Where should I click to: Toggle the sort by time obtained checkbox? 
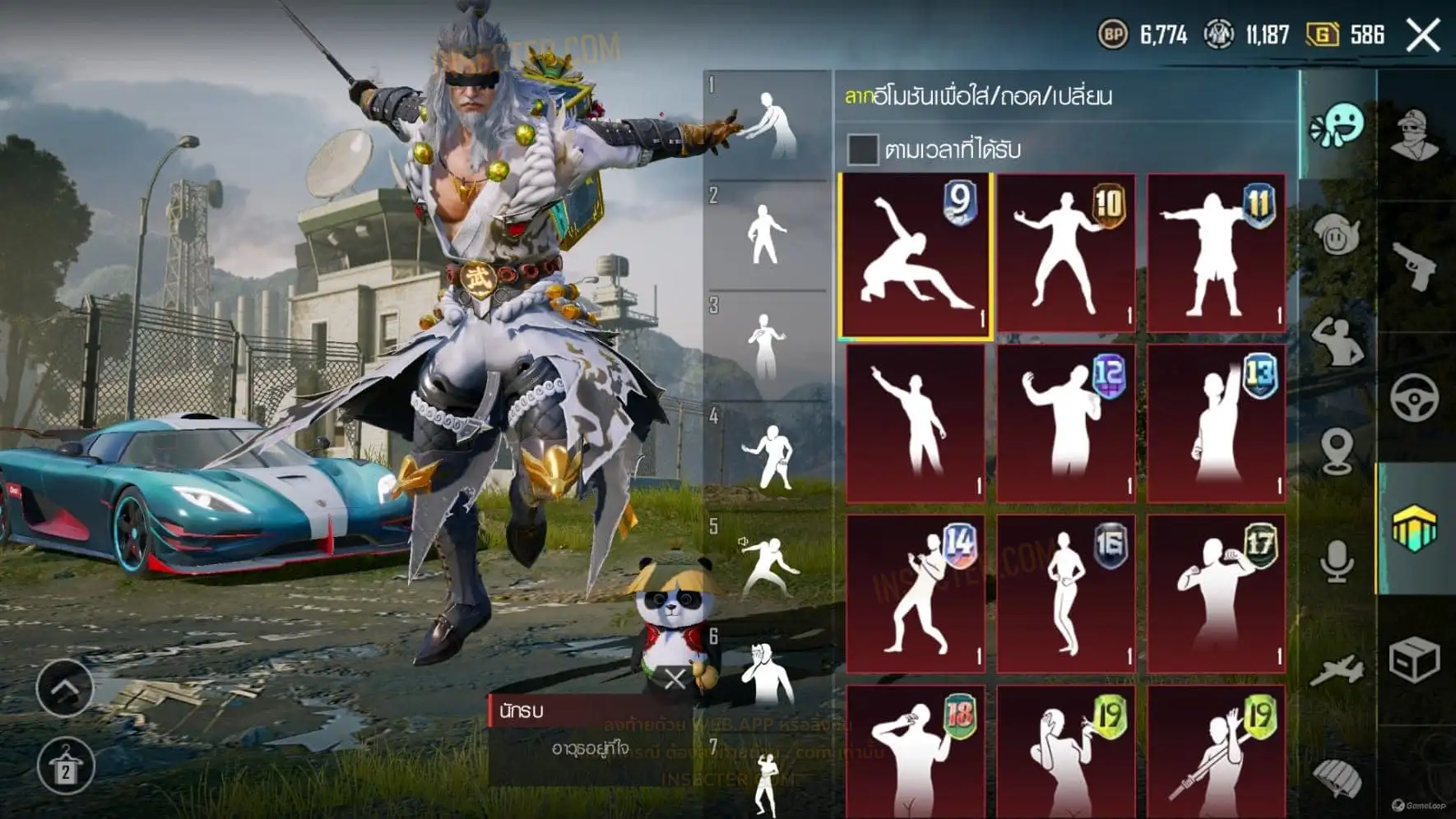click(x=862, y=150)
